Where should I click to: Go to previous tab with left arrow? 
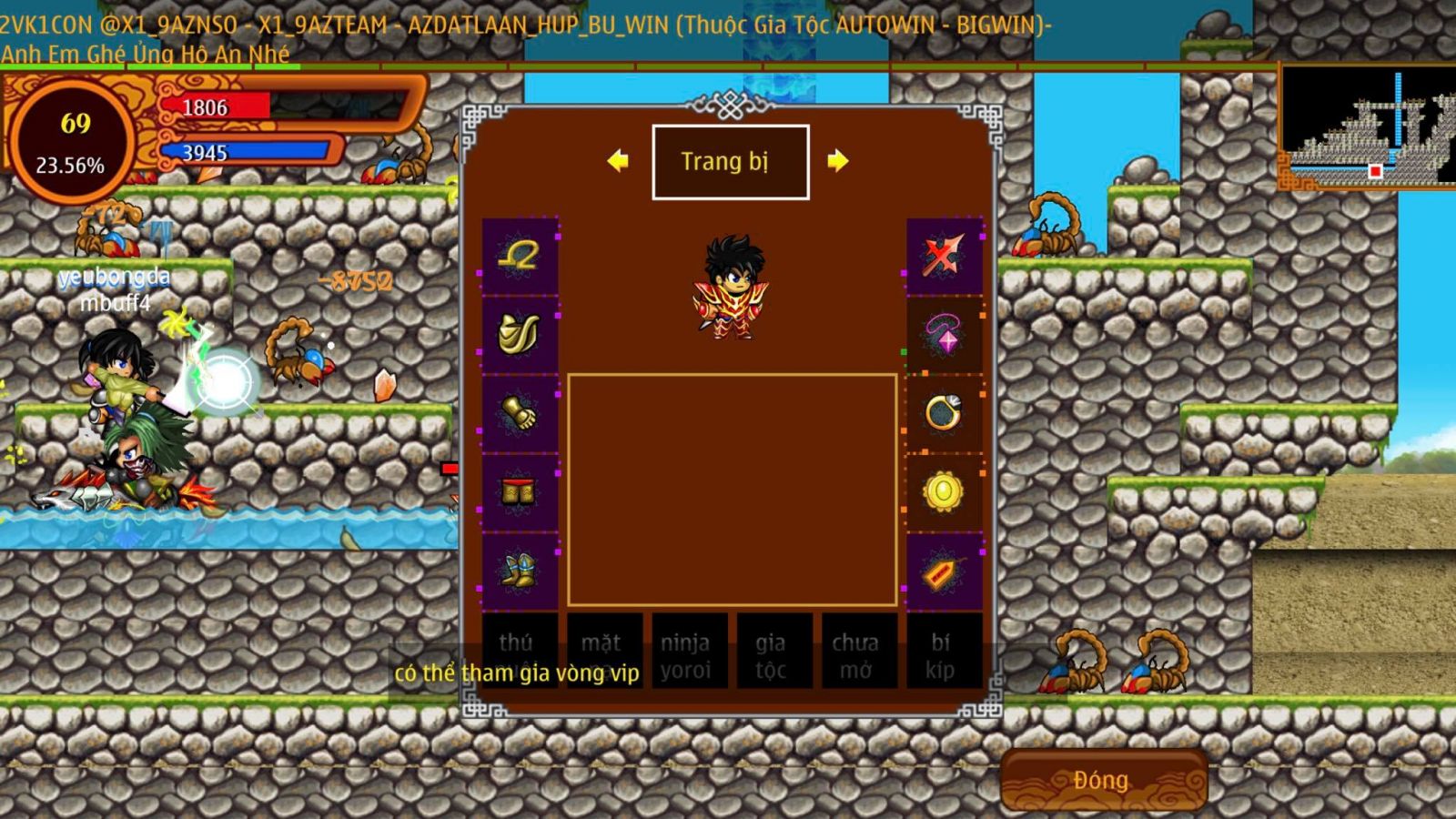[618, 161]
